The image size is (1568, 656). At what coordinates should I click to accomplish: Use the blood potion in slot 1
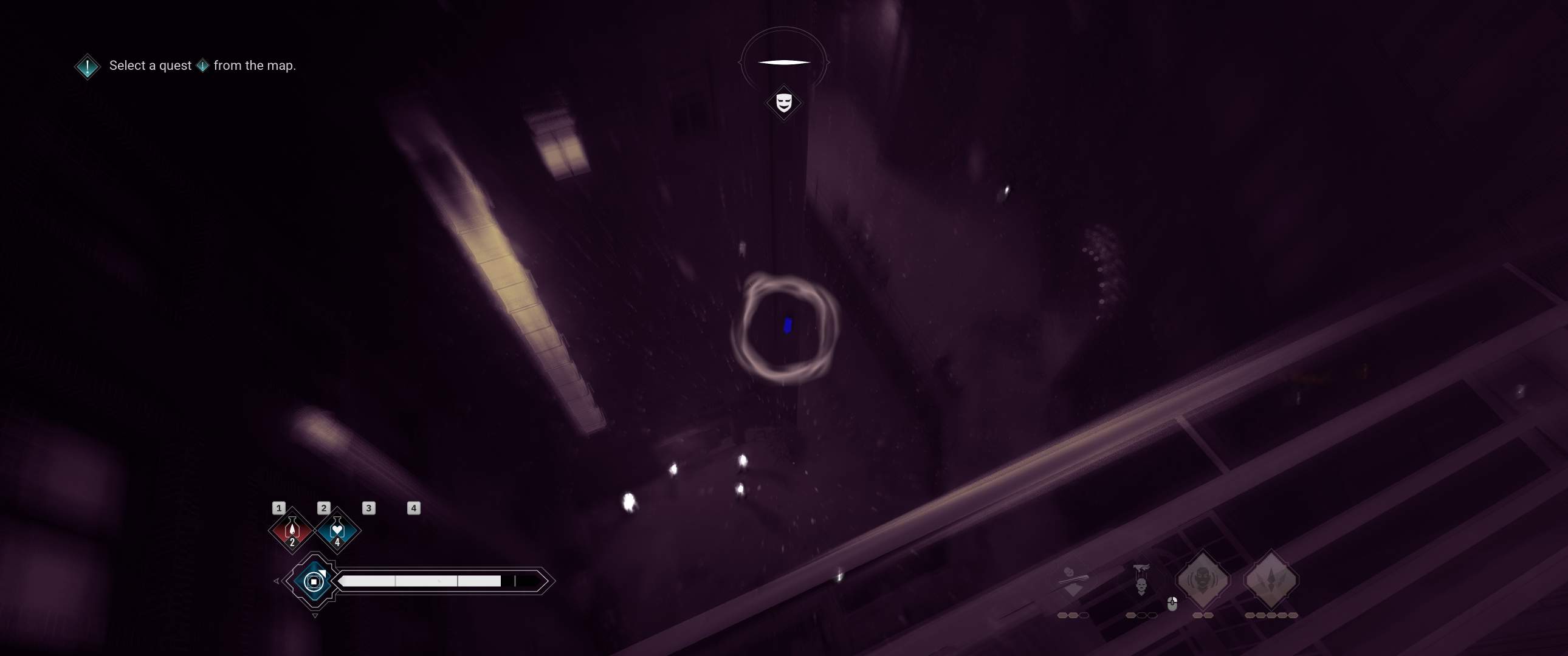pos(292,531)
